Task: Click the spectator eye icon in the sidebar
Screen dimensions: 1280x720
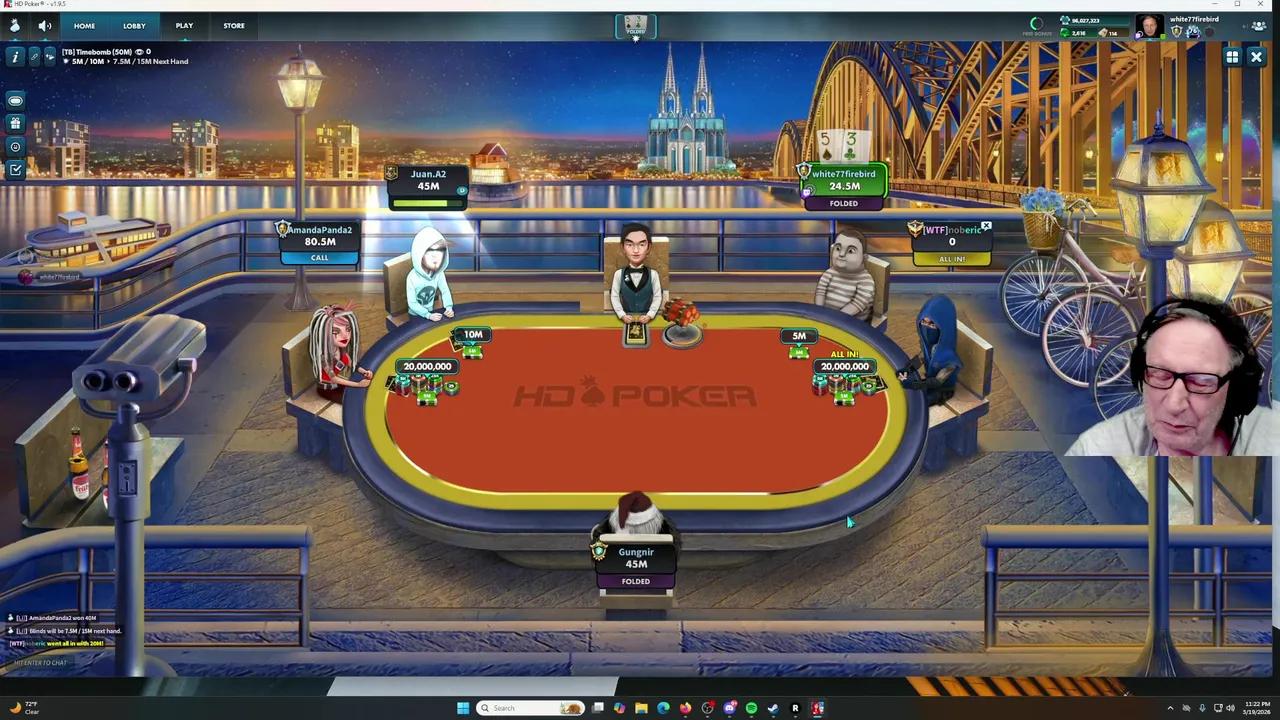Action: 15,99
